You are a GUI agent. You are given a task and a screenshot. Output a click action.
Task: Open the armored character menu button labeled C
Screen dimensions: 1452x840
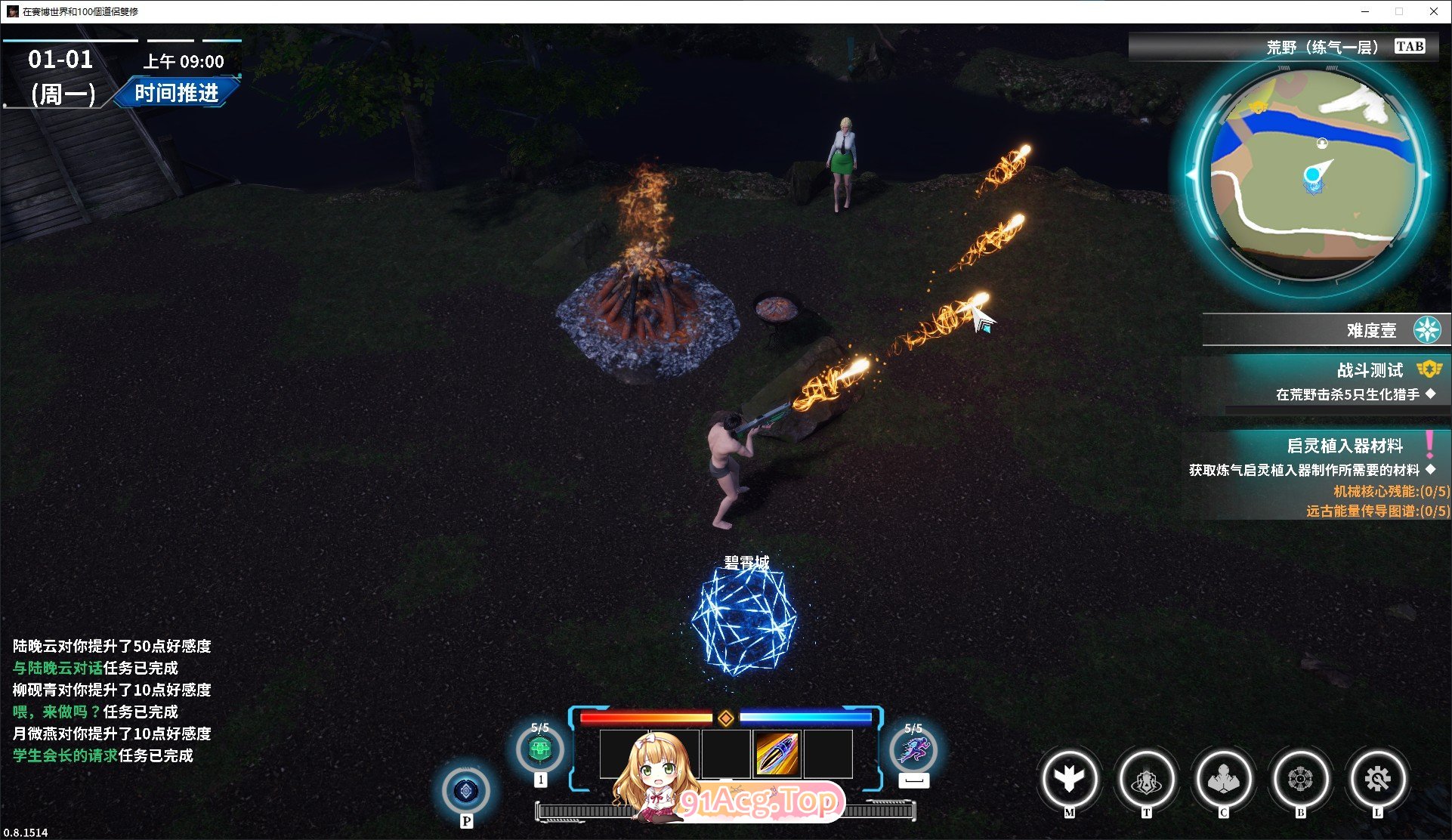pyautogui.click(x=1223, y=779)
